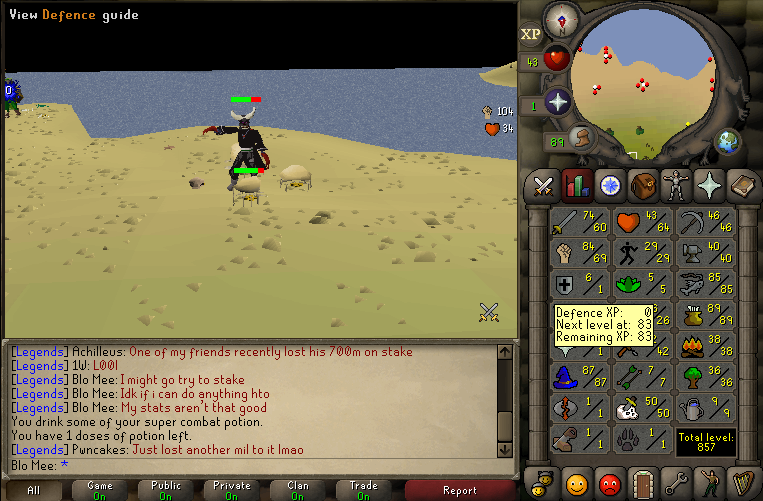Open the Logout door tab
The image size is (763, 501).
642,482
